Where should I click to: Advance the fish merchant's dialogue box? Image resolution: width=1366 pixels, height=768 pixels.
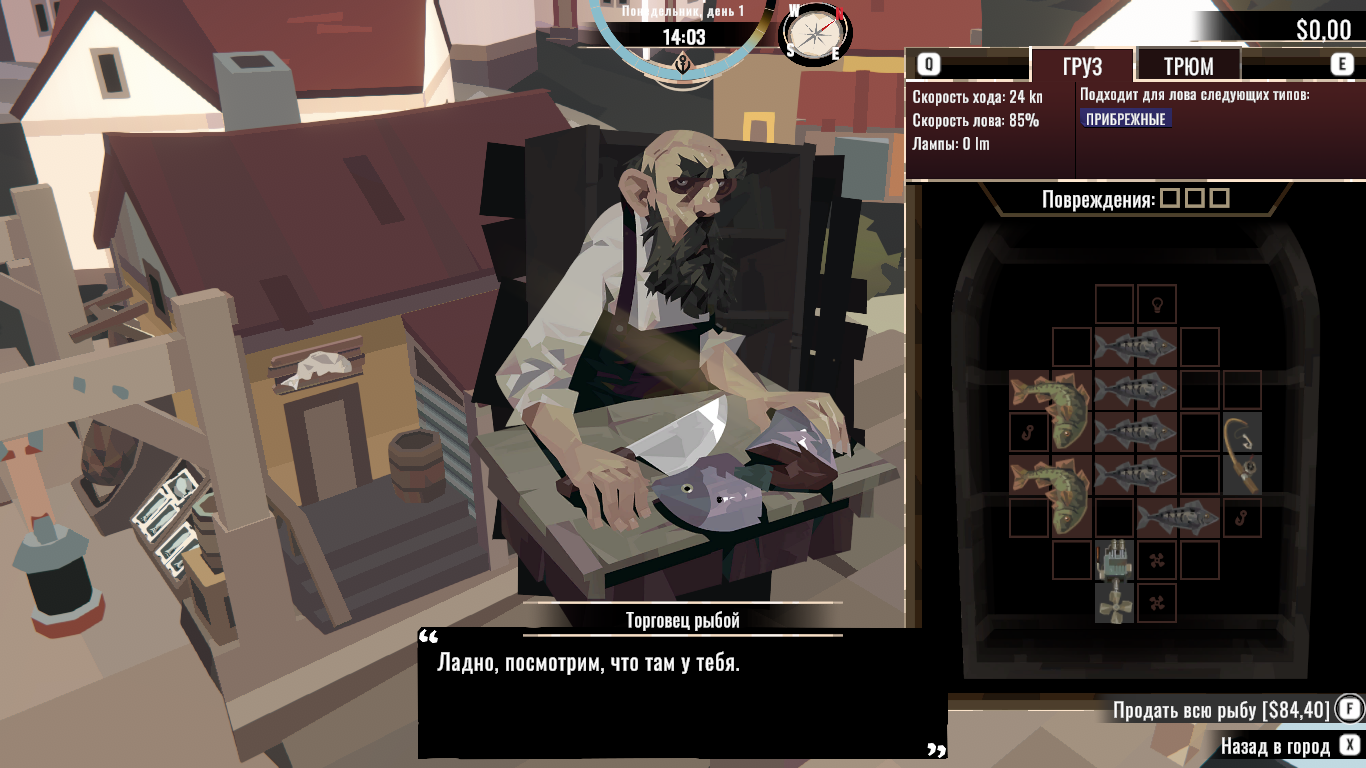pos(682,692)
